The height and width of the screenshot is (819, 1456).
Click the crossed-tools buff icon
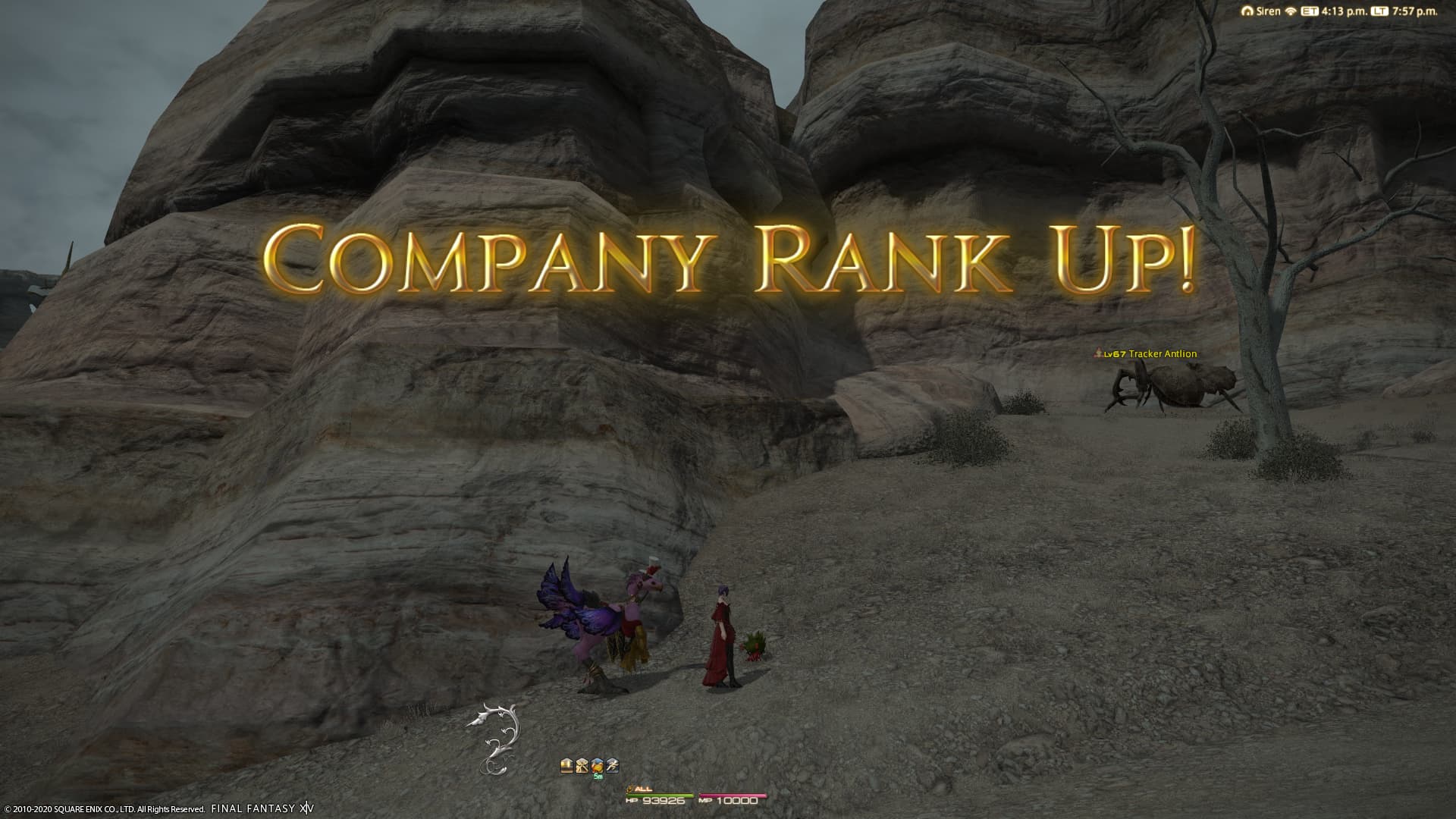(x=582, y=766)
